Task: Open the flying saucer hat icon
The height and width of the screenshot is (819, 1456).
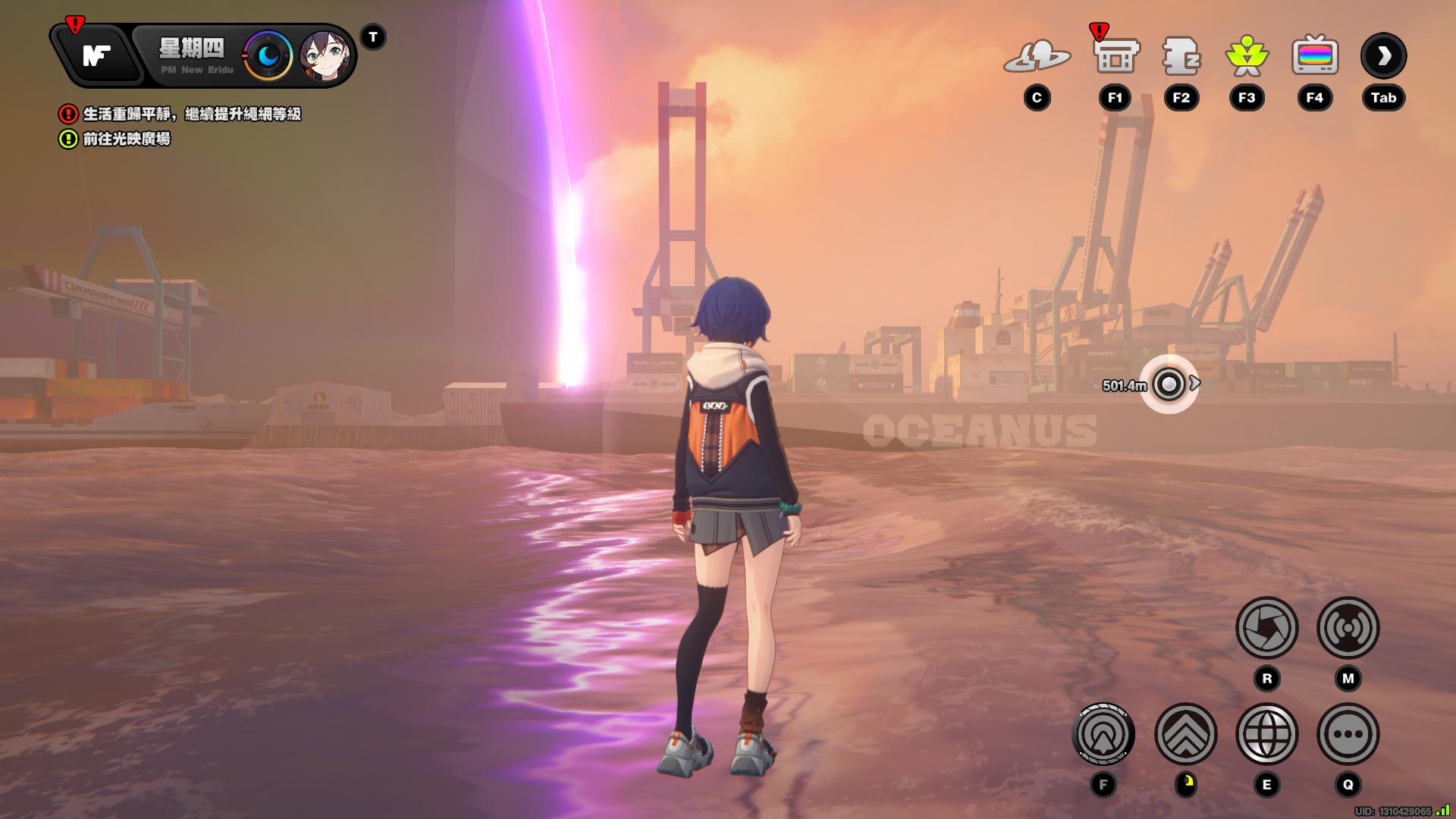Action: [1037, 57]
